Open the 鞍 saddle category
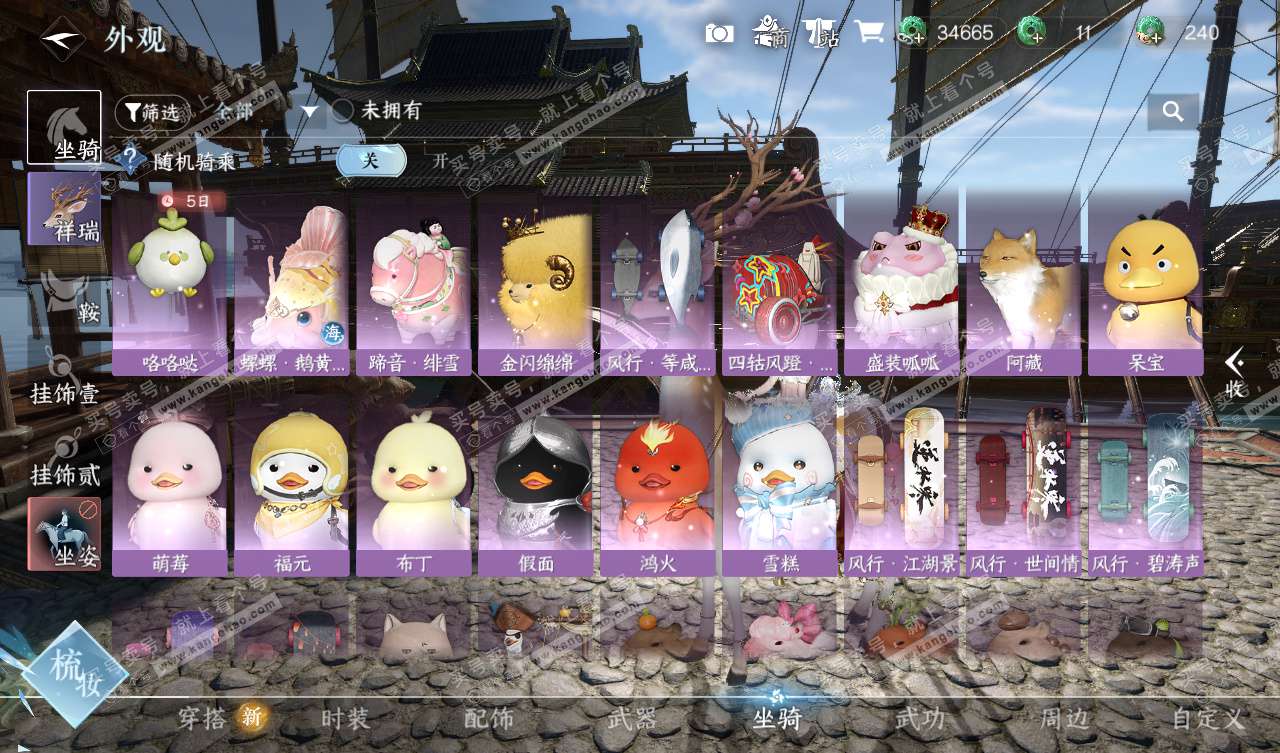Viewport: 1280px width, 753px height. pos(72,296)
